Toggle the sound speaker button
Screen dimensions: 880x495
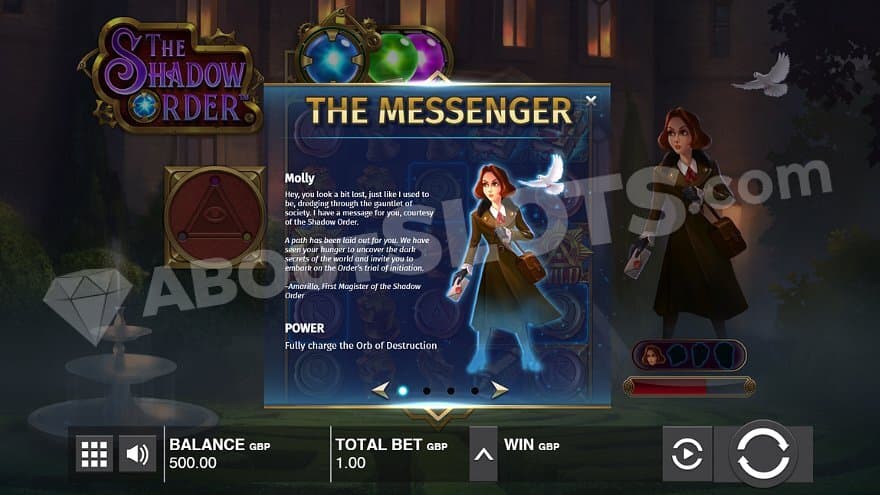click(x=138, y=454)
